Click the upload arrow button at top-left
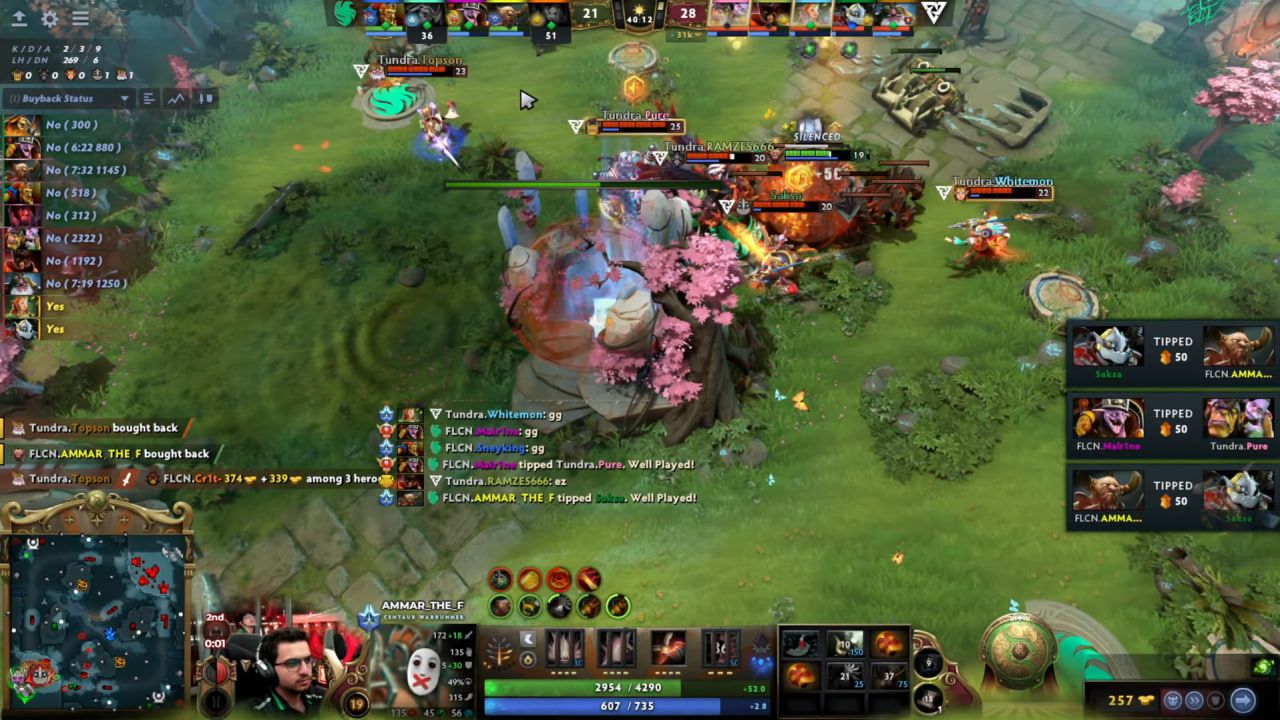The width and height of the screenshot is (1280, 720). pos(19,18)
